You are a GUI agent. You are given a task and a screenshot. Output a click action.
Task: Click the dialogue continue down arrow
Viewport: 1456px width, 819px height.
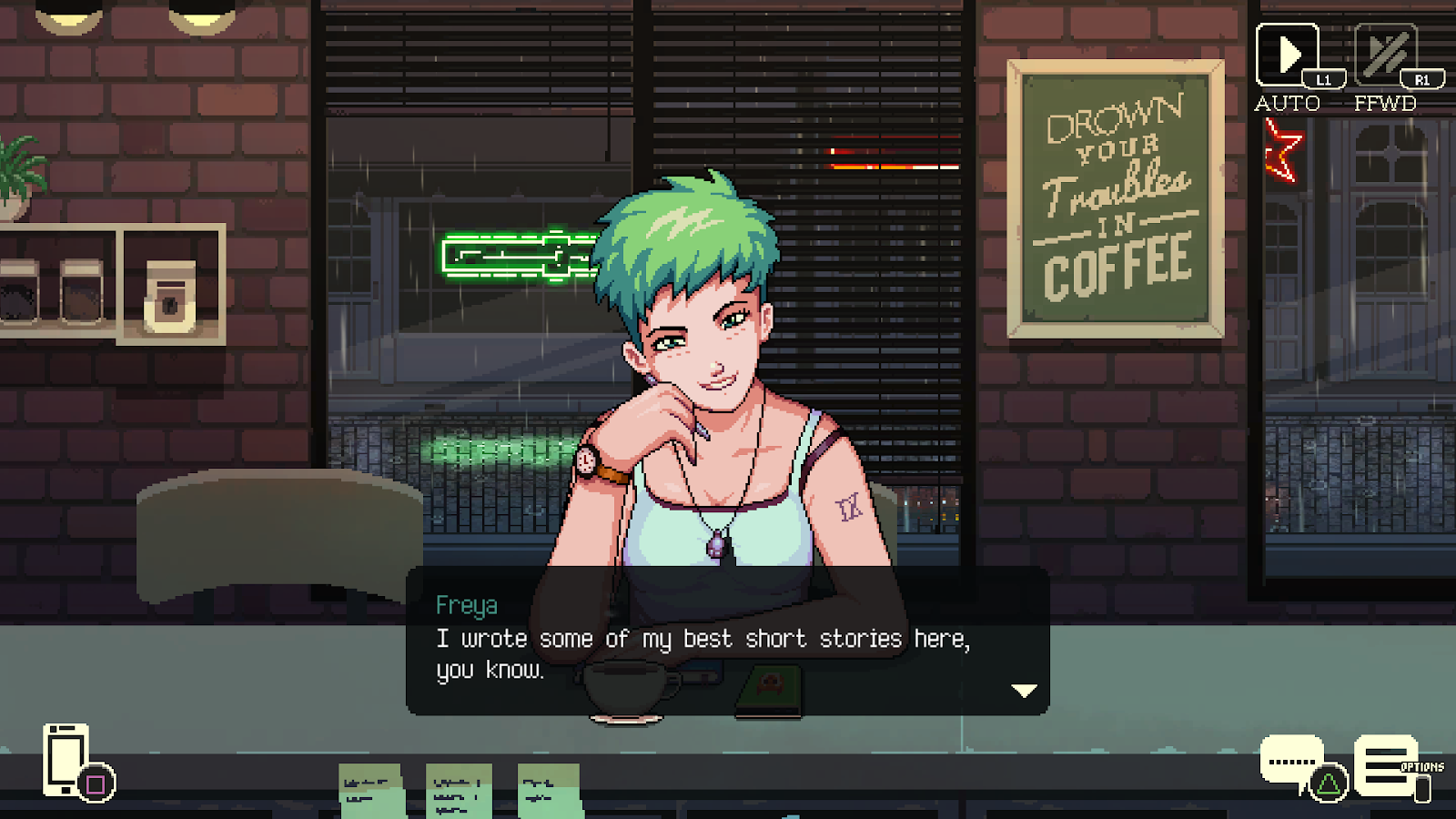point(1025,690)
